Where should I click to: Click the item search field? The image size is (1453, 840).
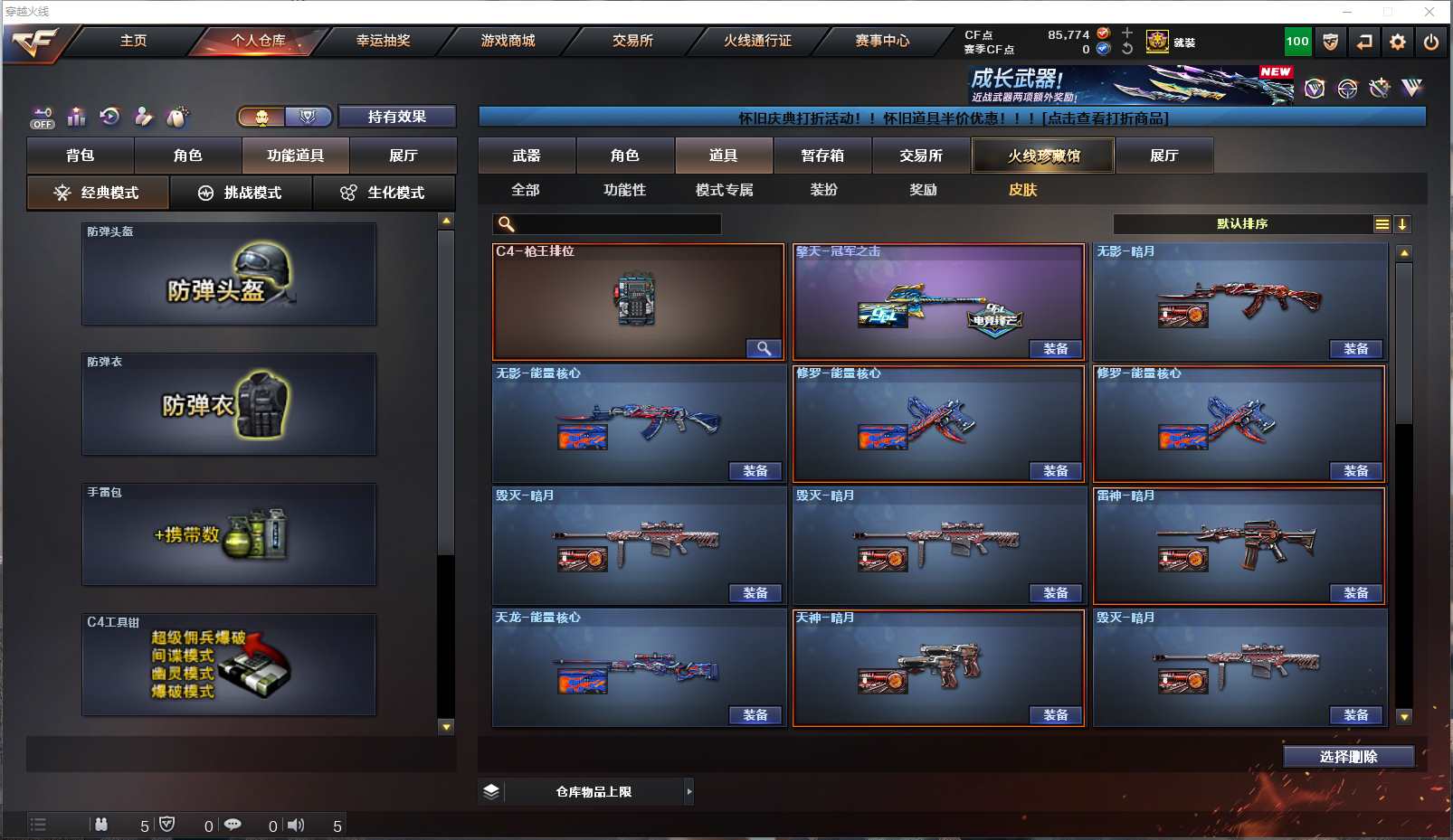point(617,224)
